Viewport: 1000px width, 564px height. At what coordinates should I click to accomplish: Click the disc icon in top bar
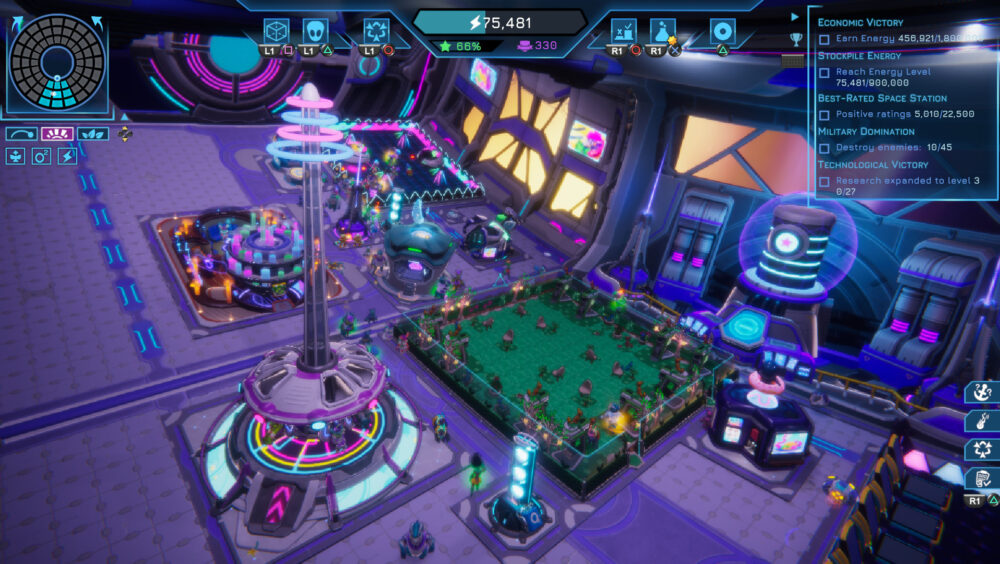click(x=723, y=31)
